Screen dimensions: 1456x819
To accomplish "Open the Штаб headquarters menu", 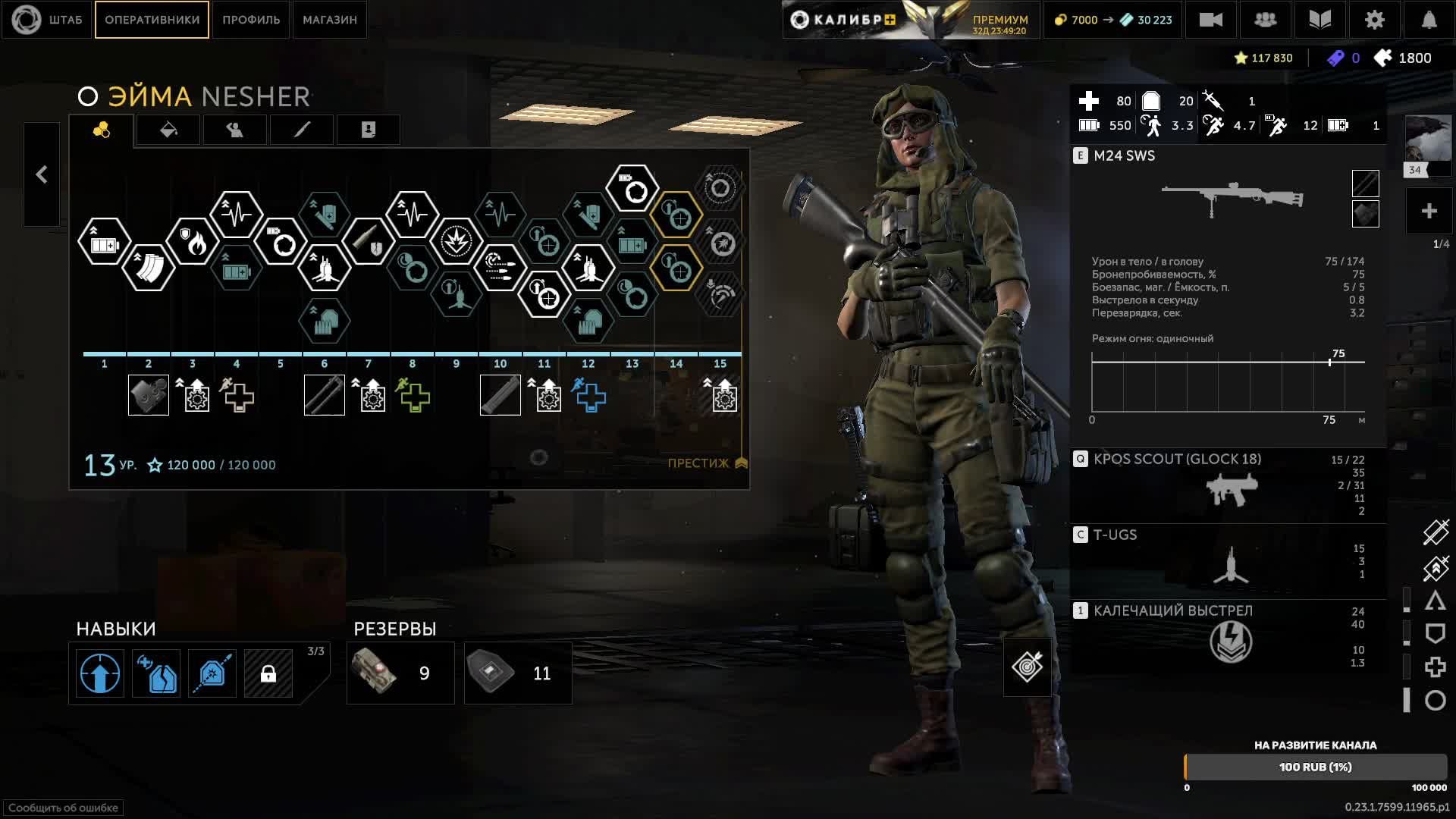I will point(48,20).
